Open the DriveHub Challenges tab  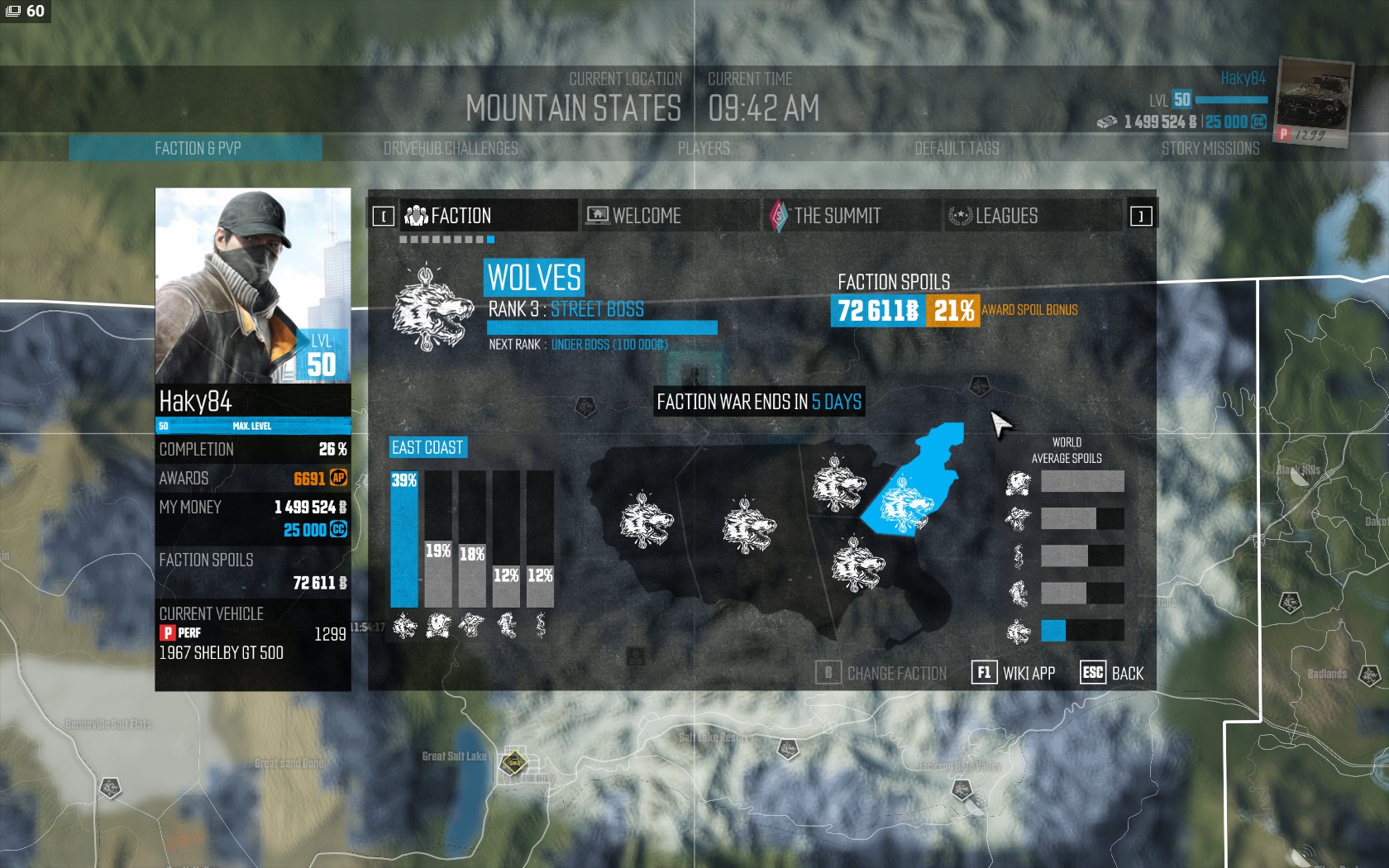click(x=451, y=149)
